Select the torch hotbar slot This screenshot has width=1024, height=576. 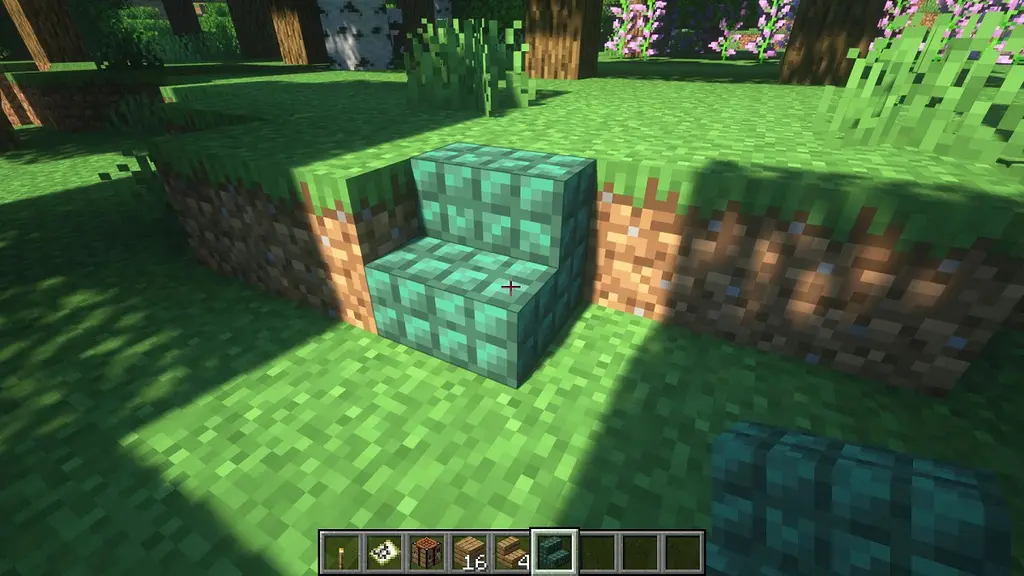338,552
